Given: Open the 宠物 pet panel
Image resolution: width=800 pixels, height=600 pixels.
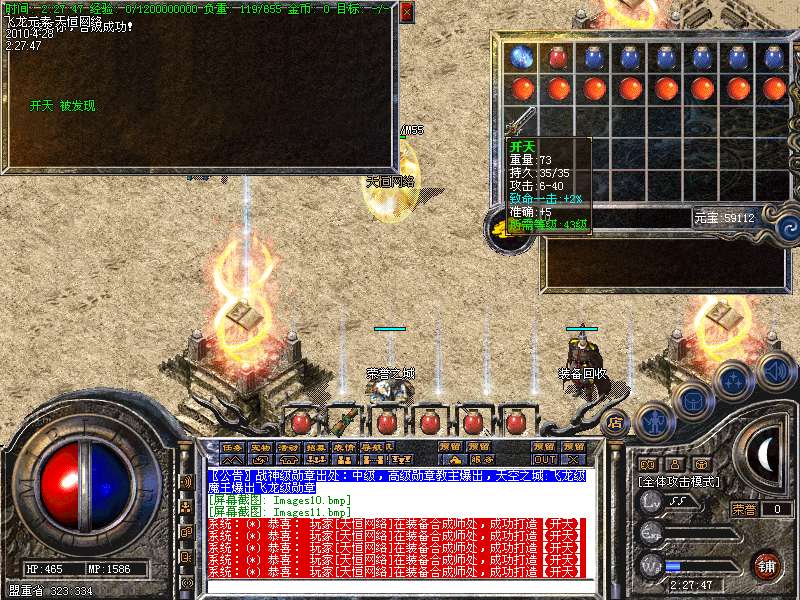Looking at the screenshot, I should tap(260, 447).
